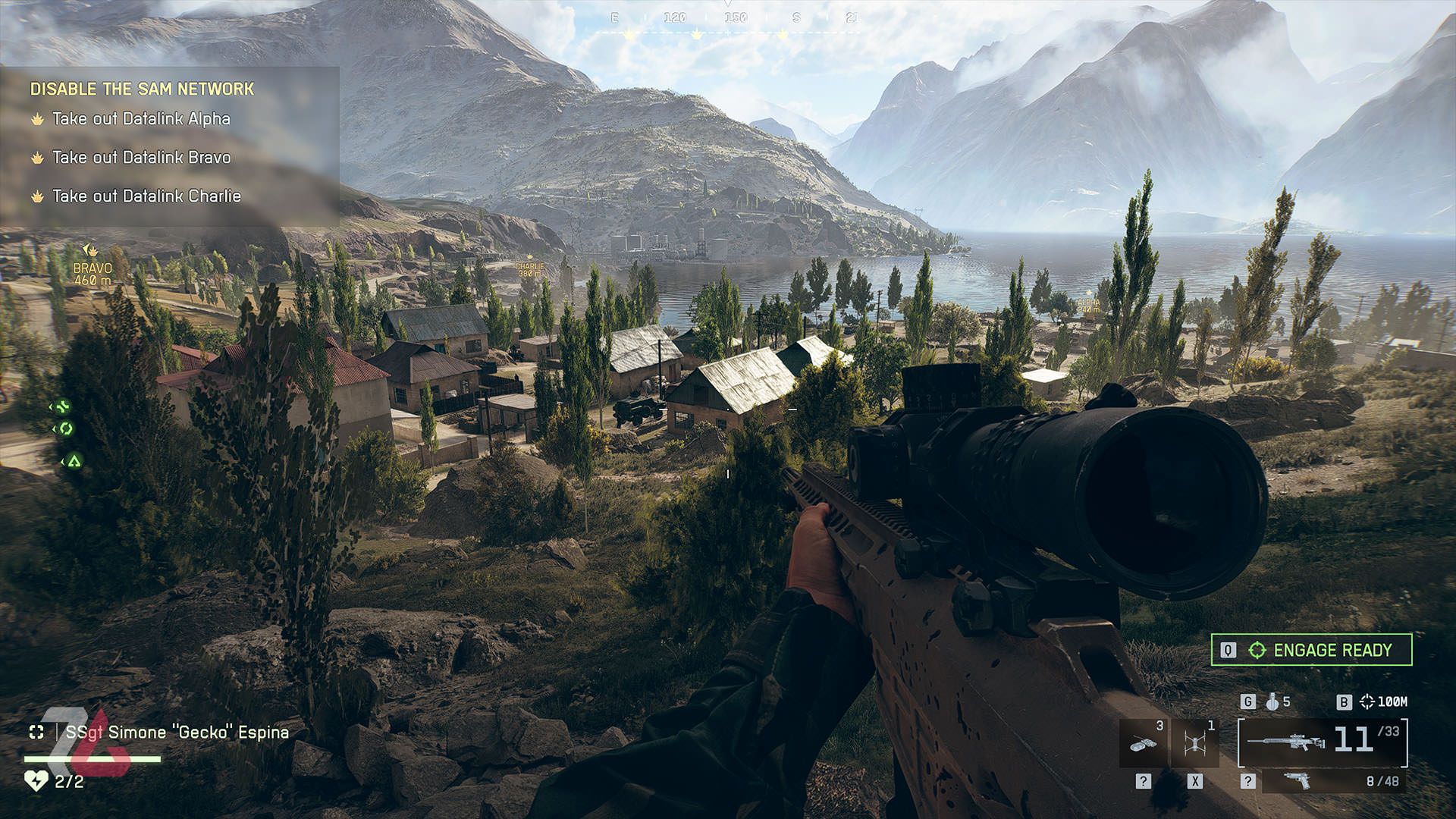Select the recon drone gadget slot
The width and height of the screenshot is (1456, 819).
(x=1195, y=742)
